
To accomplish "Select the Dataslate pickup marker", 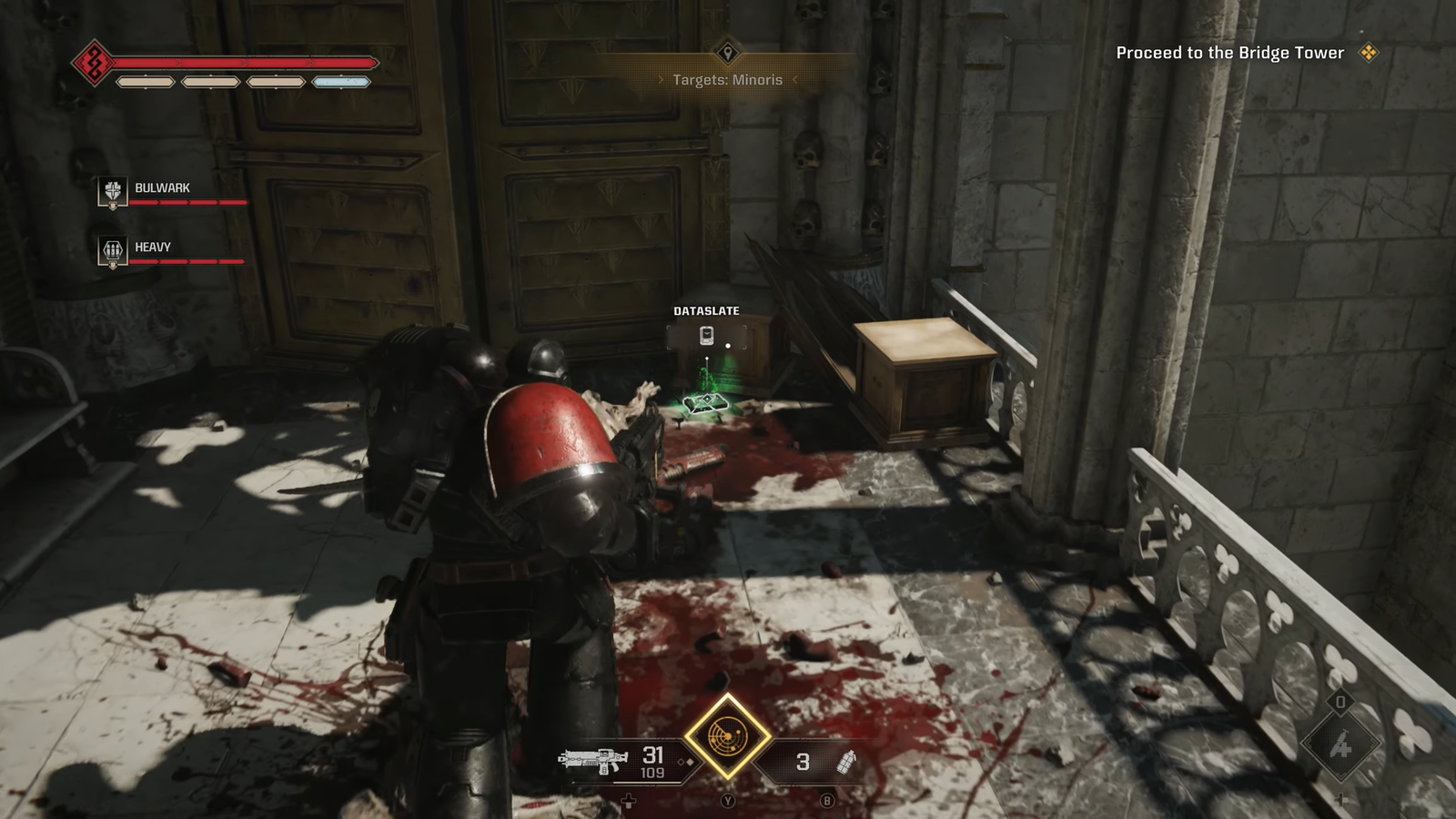I will [x=706, y=336].
